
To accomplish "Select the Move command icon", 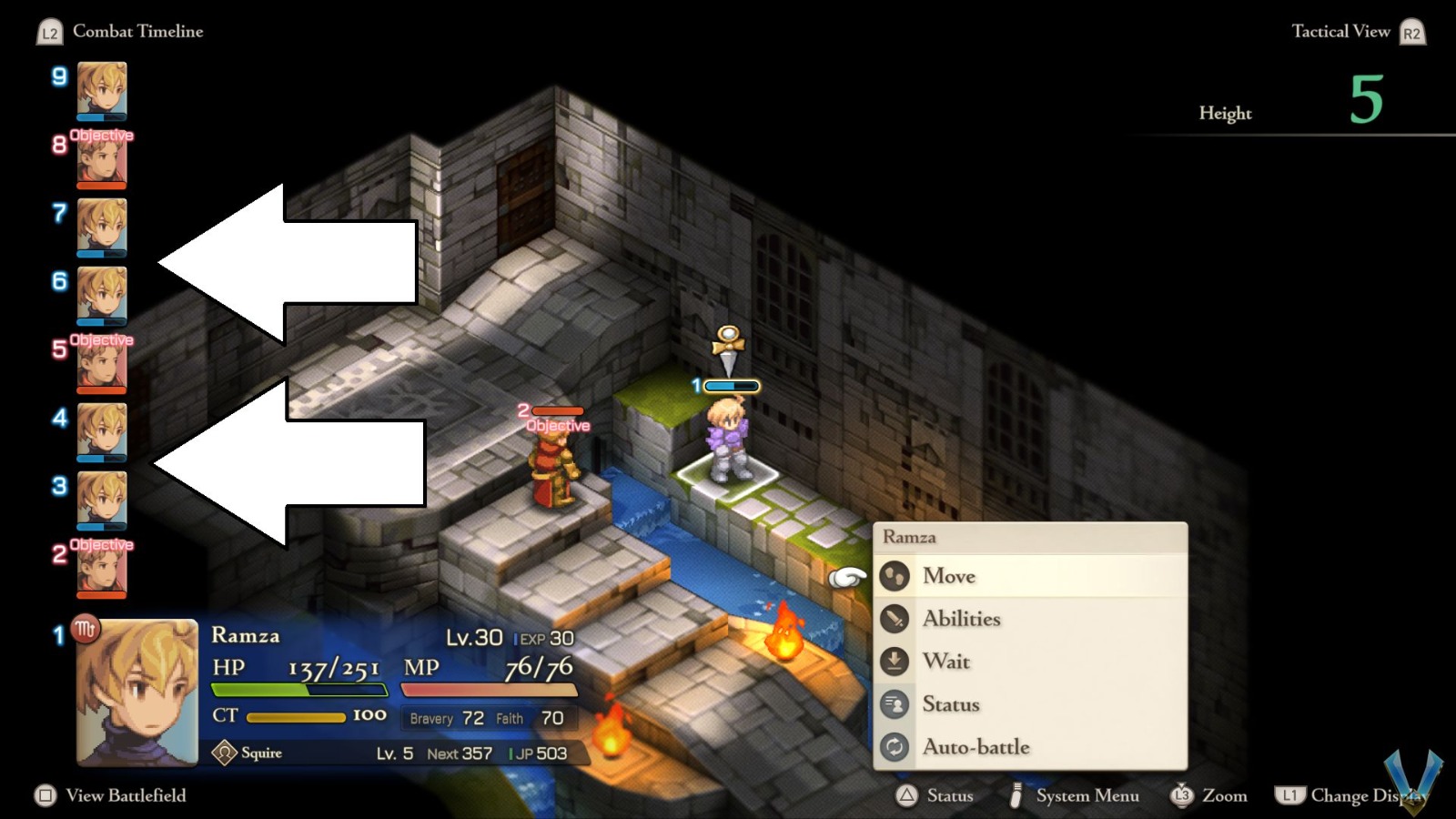I will pyautogui.click(x=895, y=575).
